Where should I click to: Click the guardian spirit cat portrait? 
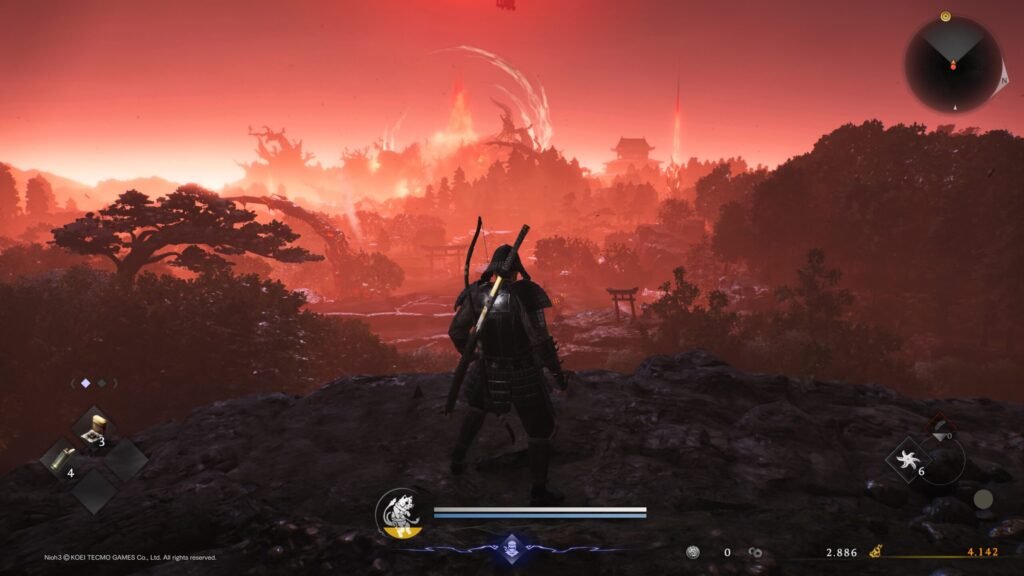(398, 511)
